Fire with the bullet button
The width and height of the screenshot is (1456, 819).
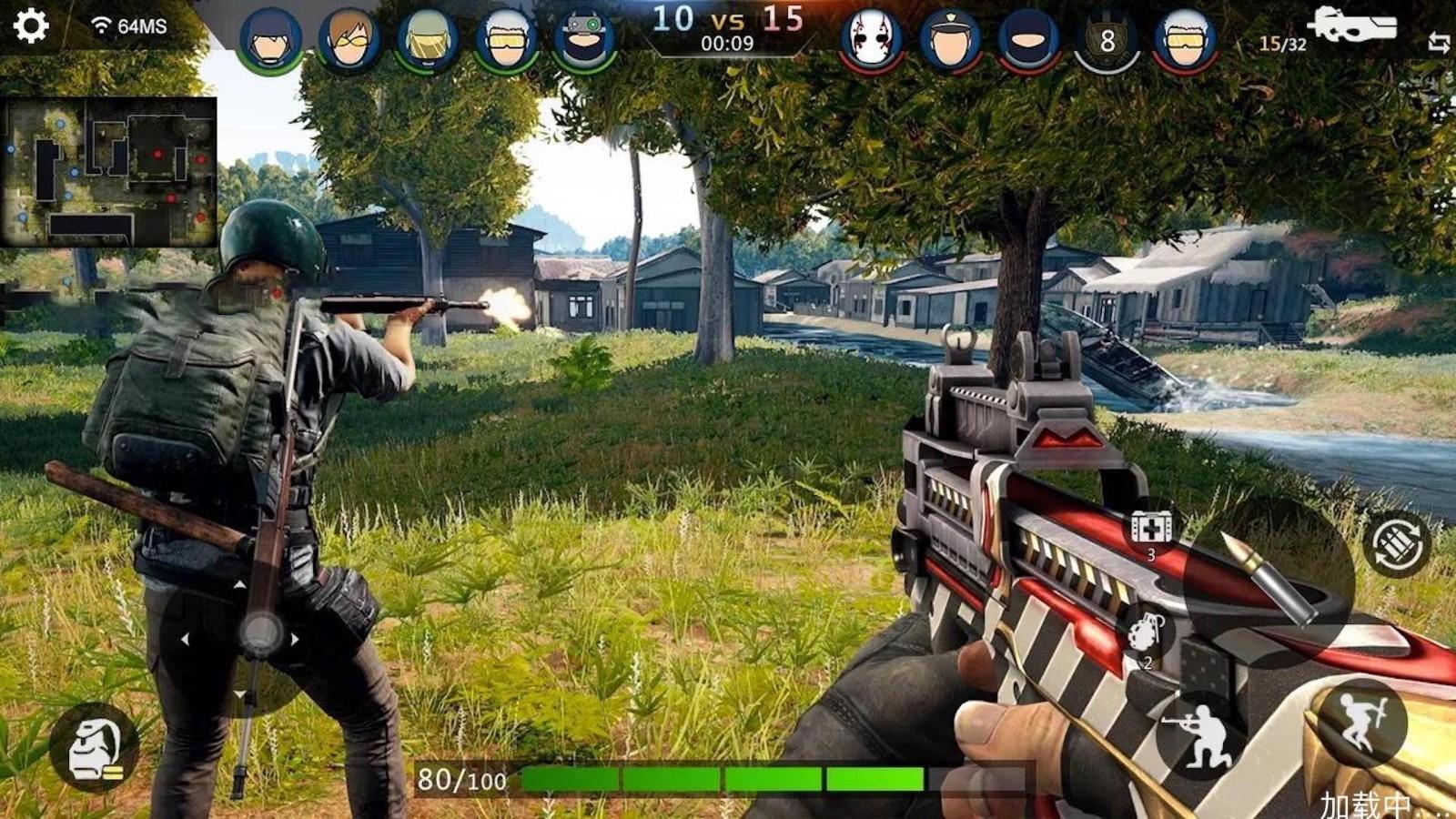(x=1268, y=581)
